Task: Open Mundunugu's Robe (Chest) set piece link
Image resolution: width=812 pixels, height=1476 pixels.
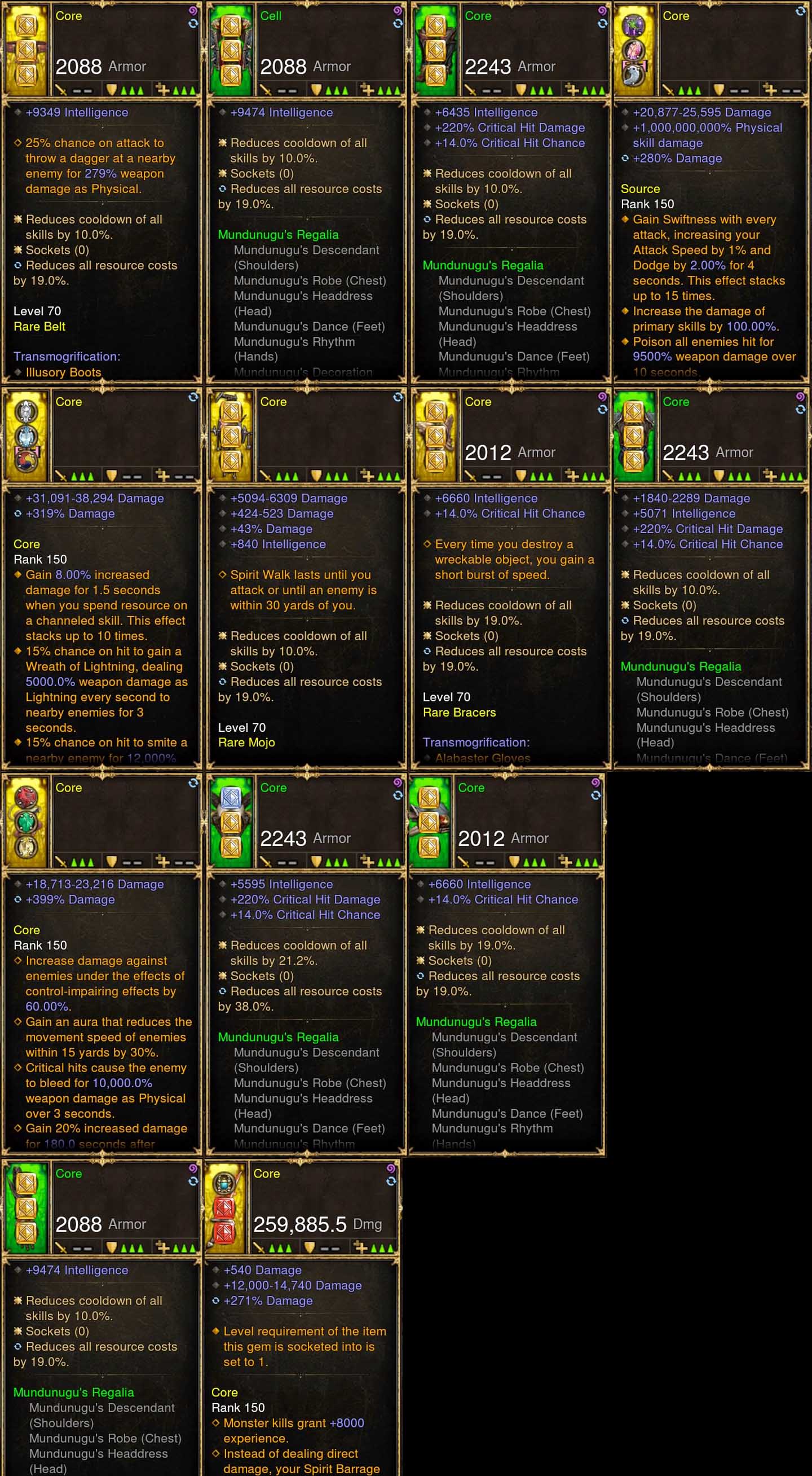Action: 310,281
